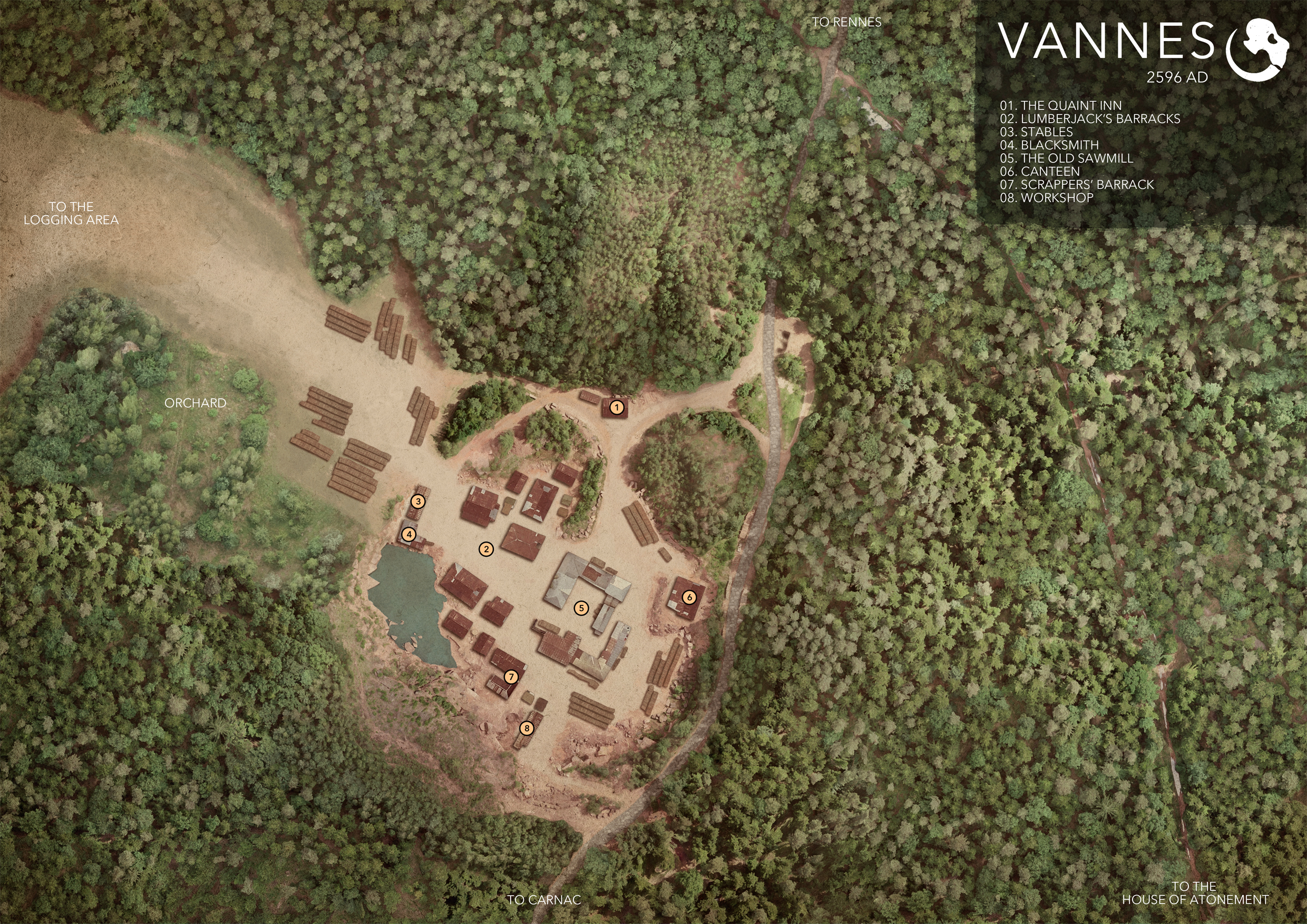Image resolution: width=1307 pixels, height=924 pixels.
Task: Select Blacksmith in the legend list
Action: tap(1049, 145)
